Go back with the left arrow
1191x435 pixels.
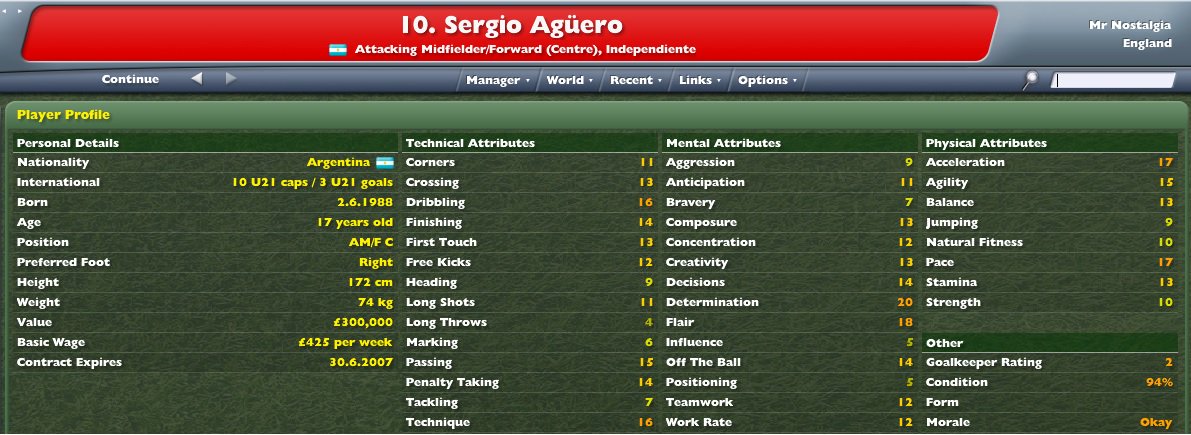click(197, 79)
